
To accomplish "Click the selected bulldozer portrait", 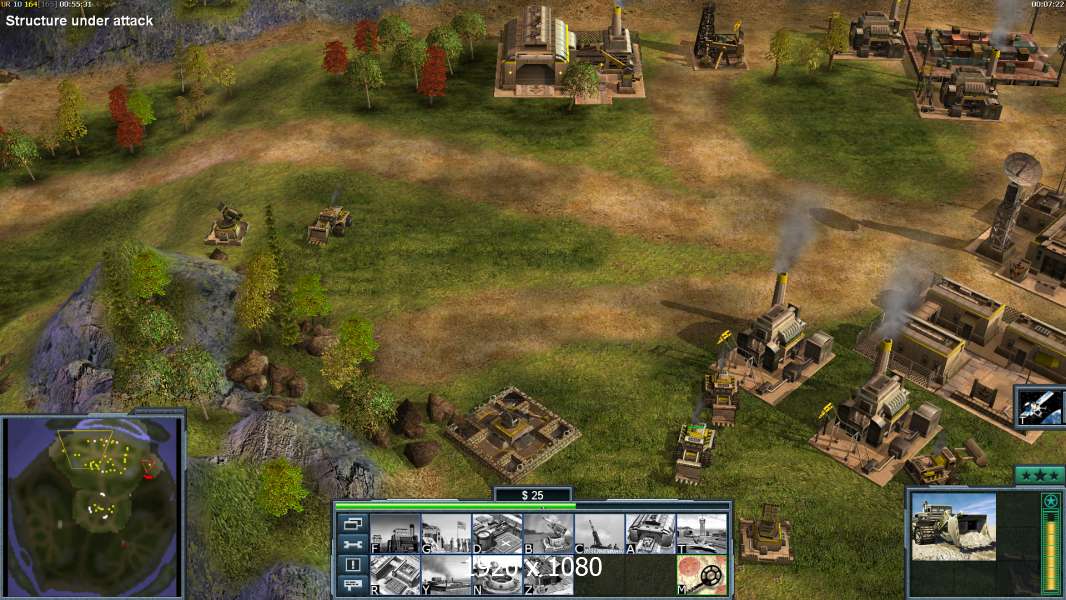I will pos(954,527).
